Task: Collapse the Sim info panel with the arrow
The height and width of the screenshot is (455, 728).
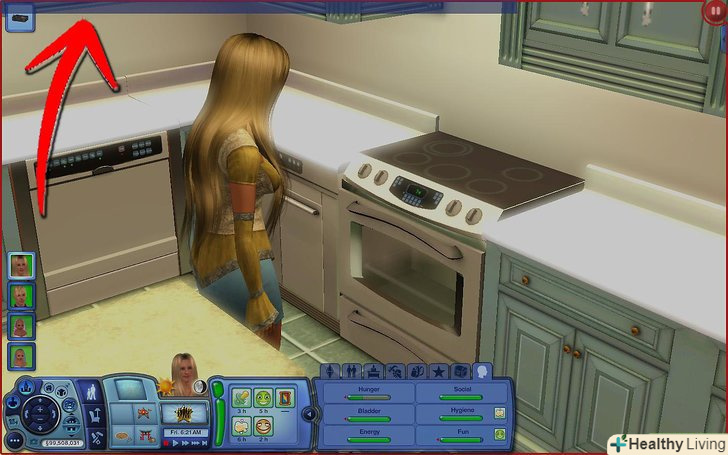Action: click(x=309, y=414)
